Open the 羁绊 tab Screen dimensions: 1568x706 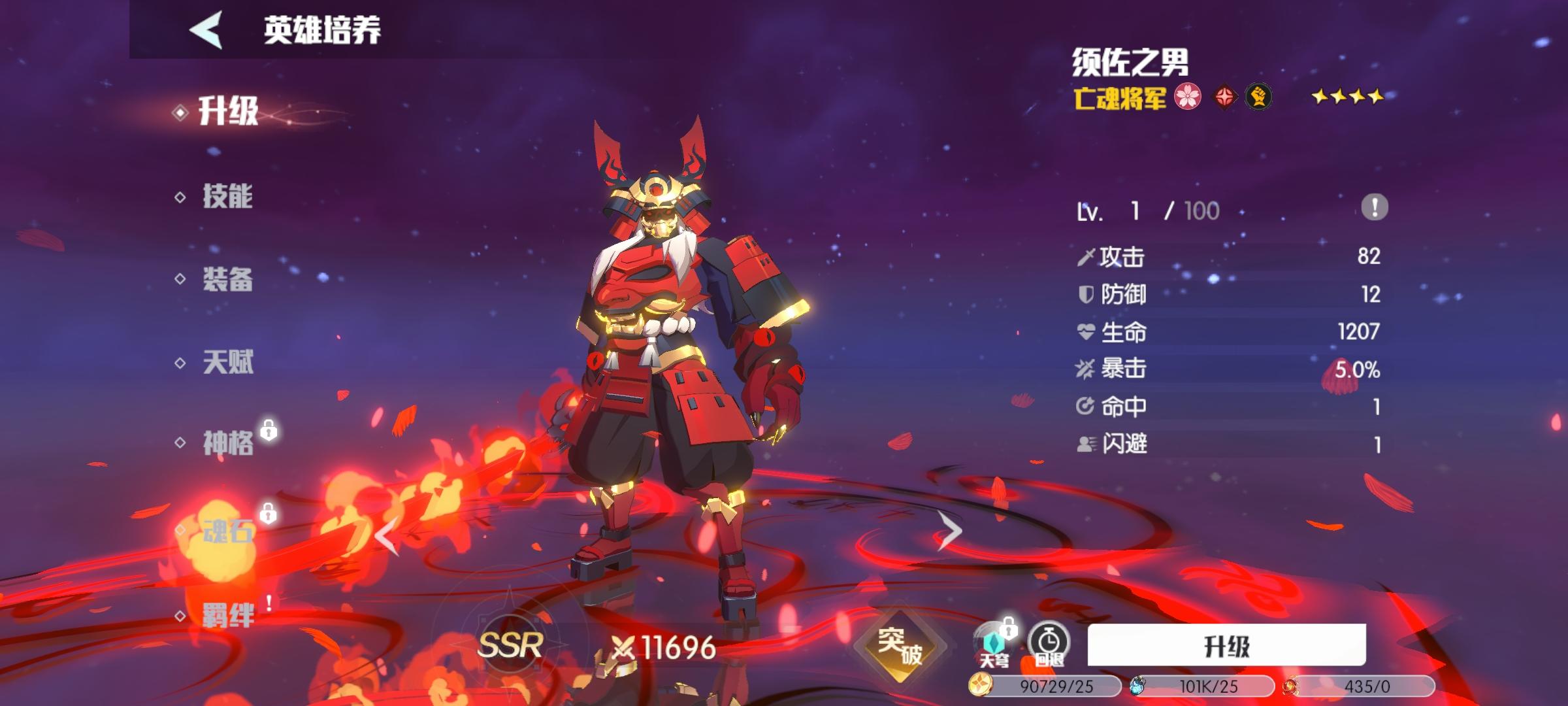227,615
